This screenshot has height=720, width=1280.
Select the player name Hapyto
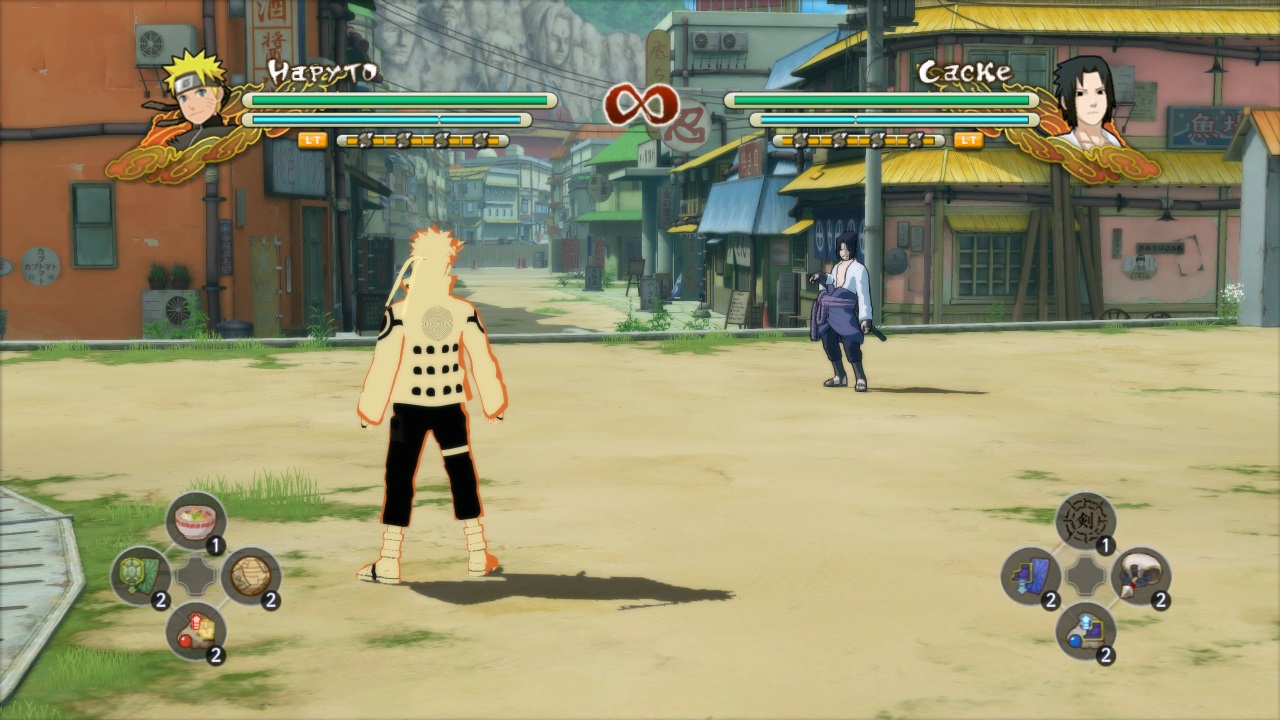pos(325,68)
